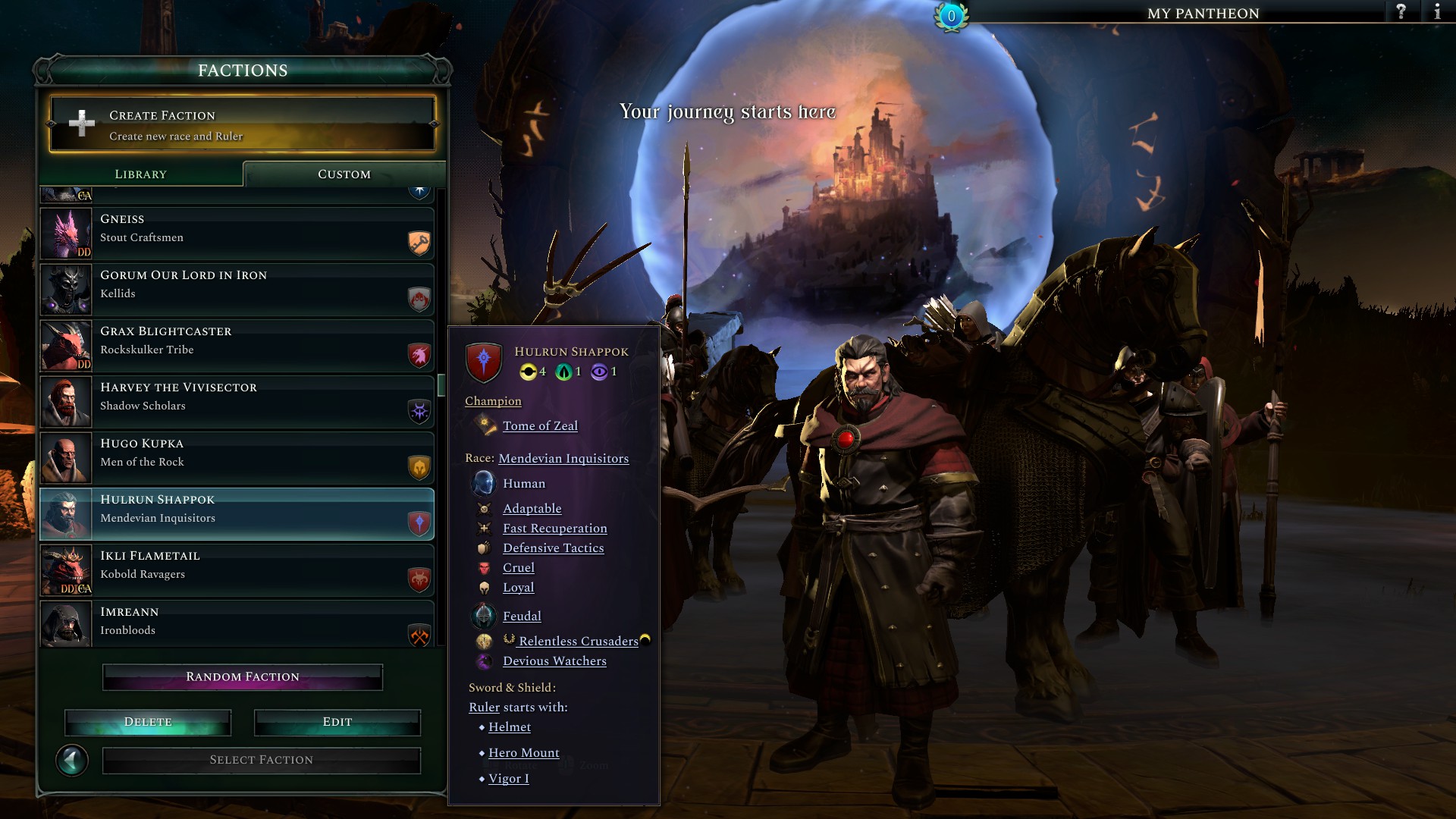Click Hugo Kupka's yellow helmet shield emblem

pos(418,469)
